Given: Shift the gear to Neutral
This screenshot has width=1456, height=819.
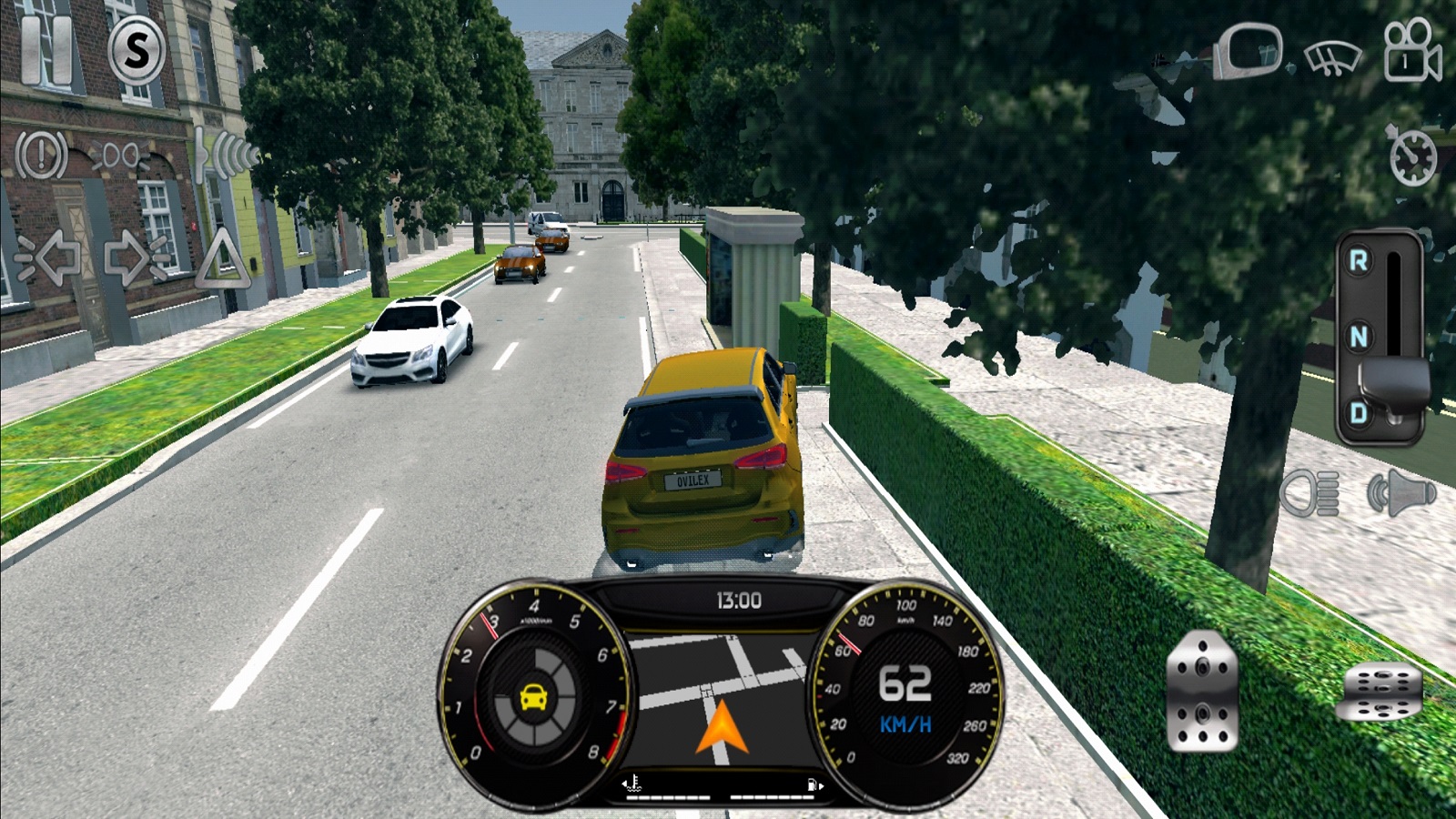Looking at the screenshot, I should [1359, 338].
